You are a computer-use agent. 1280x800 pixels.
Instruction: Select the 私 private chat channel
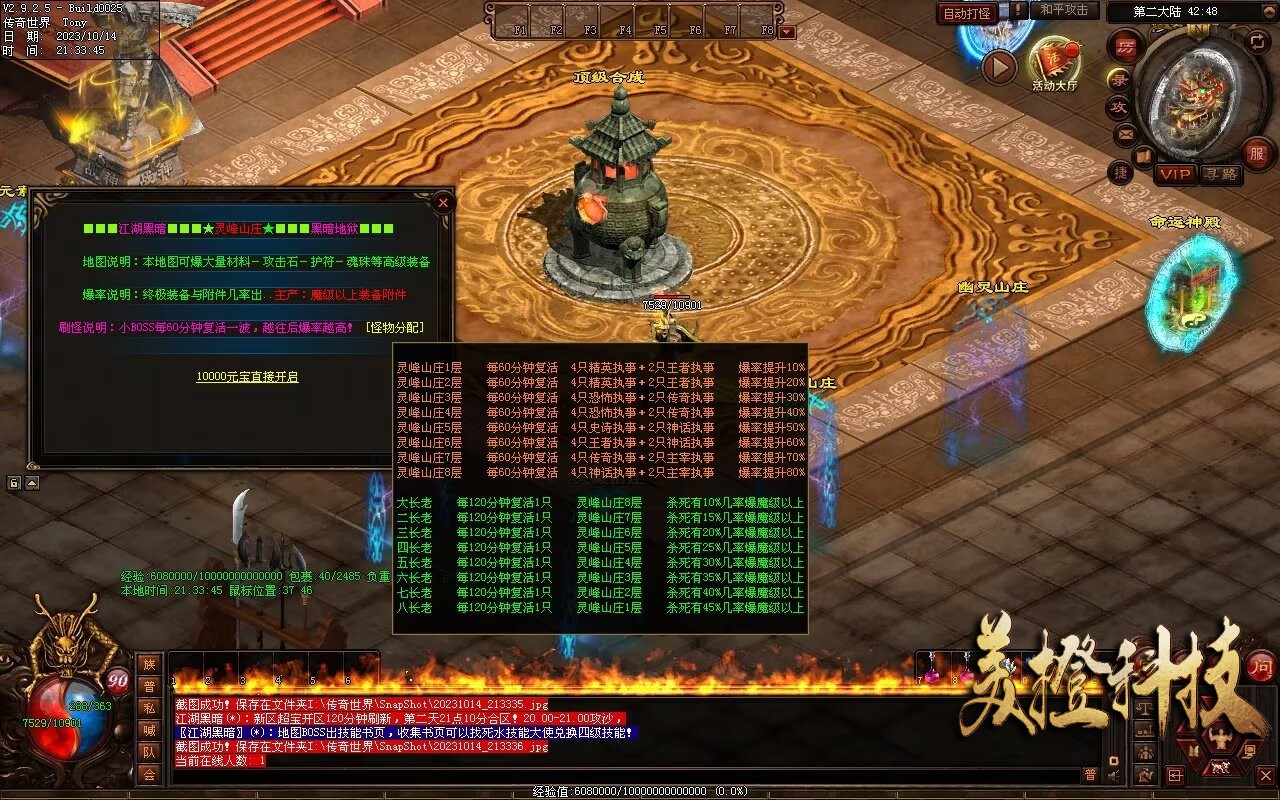click(149, 708)
